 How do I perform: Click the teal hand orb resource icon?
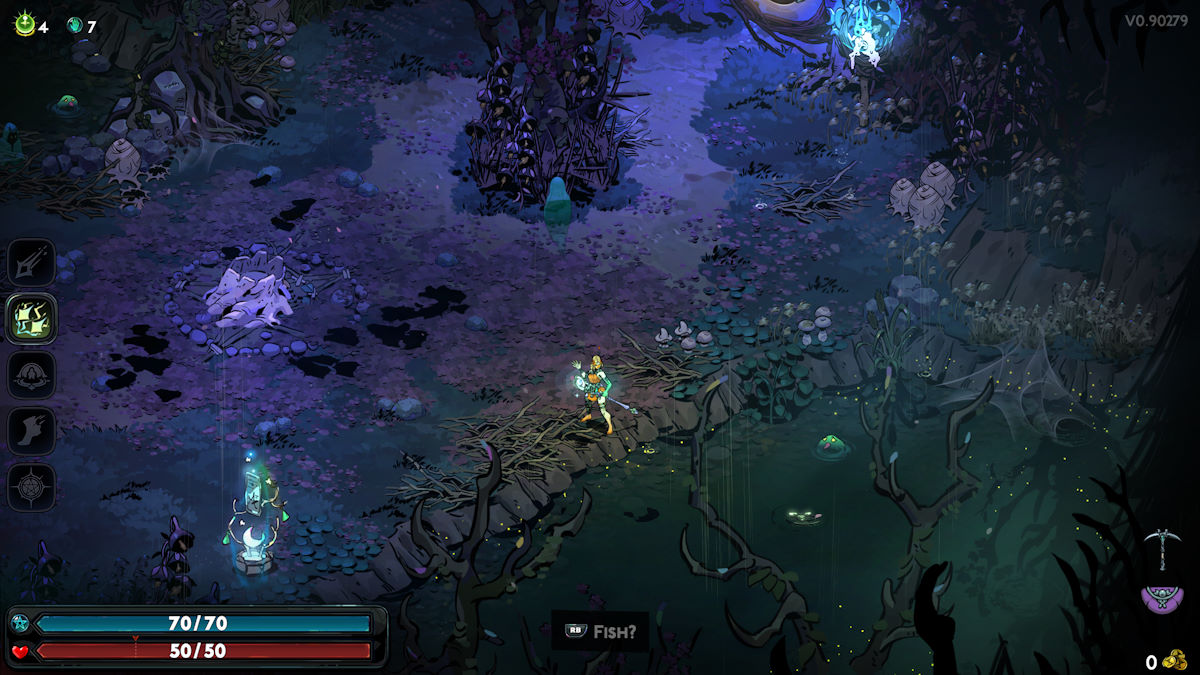[74, 26]
